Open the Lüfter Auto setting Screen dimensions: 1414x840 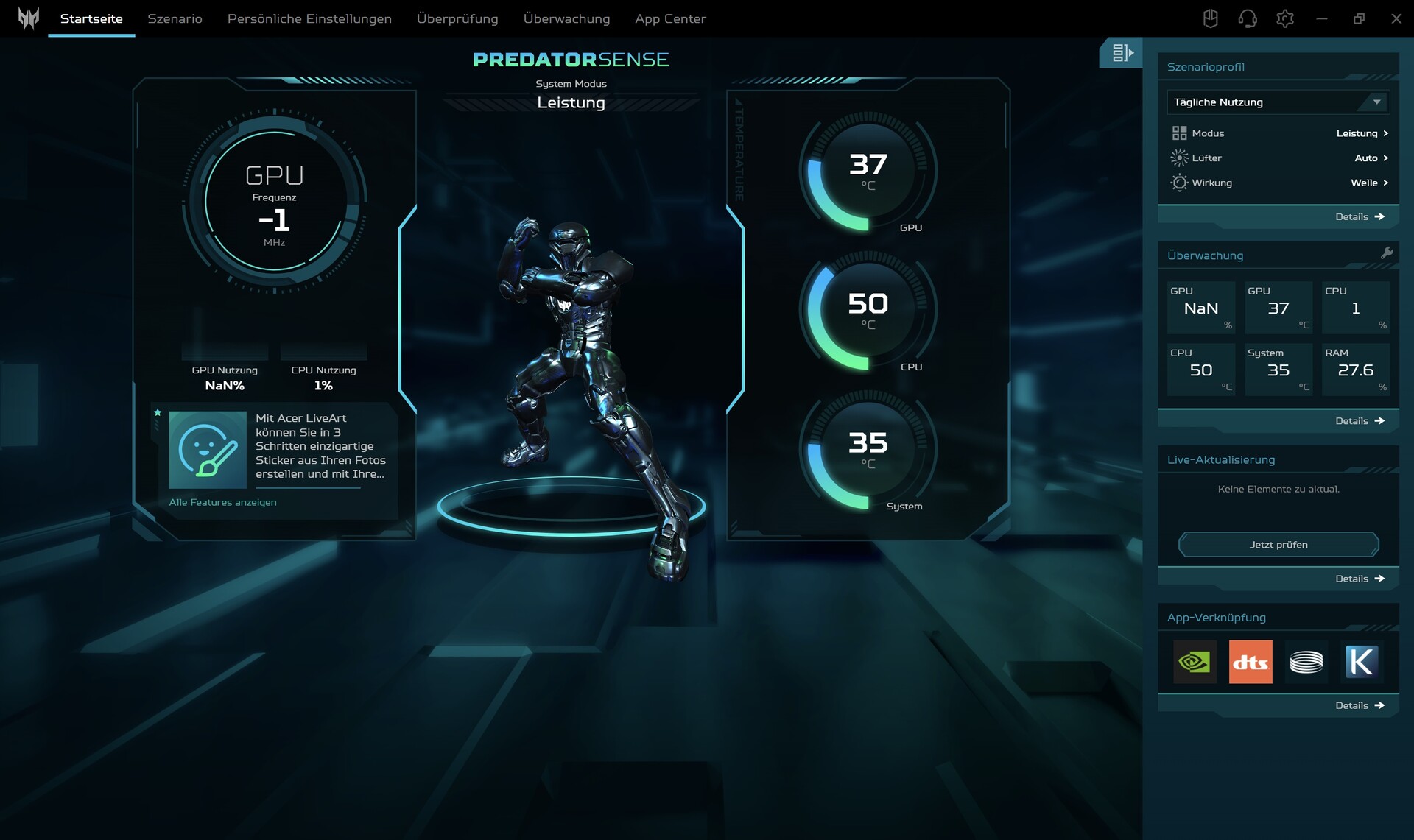pyautogui.click(x=1371, y=158)
